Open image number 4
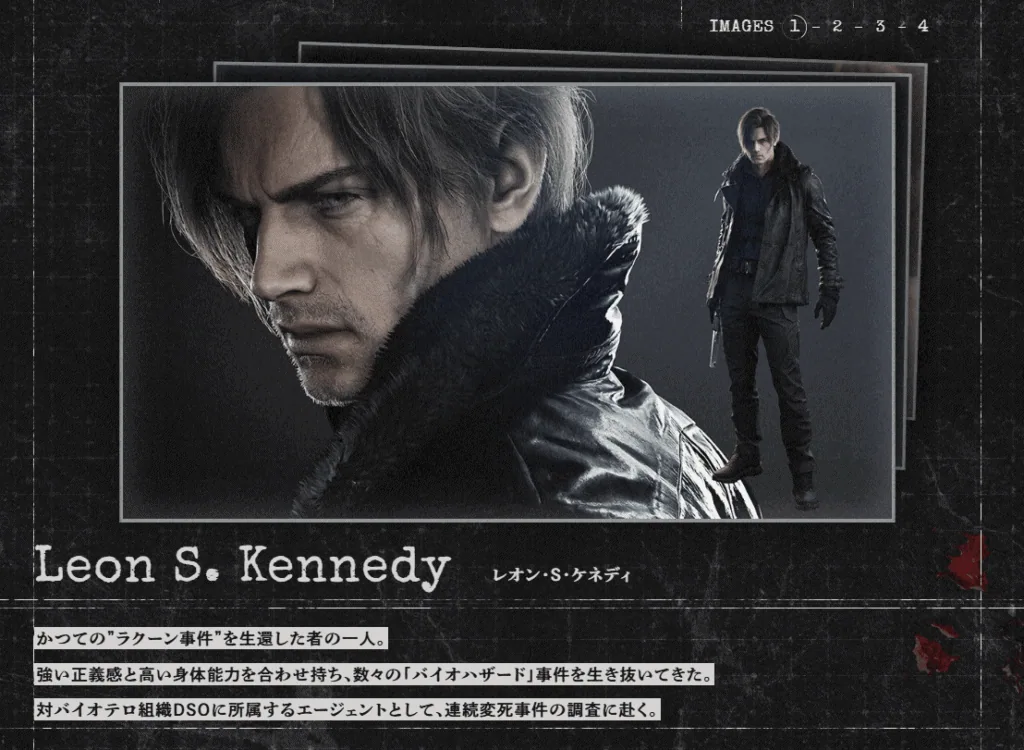 pyautogui.click(x=922, y=26)
